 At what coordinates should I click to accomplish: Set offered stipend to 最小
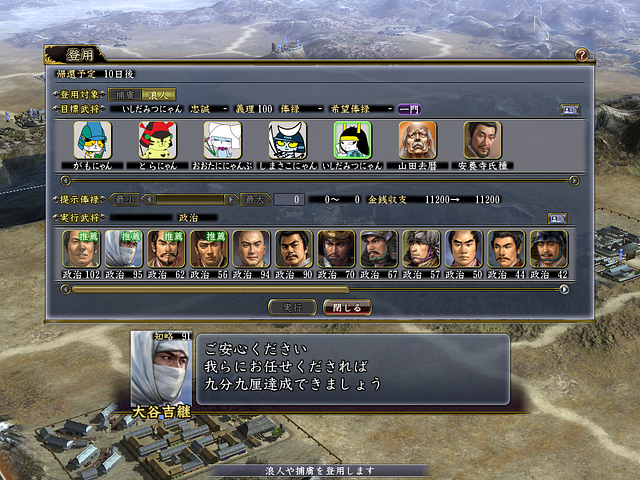[x=123, y=199]
